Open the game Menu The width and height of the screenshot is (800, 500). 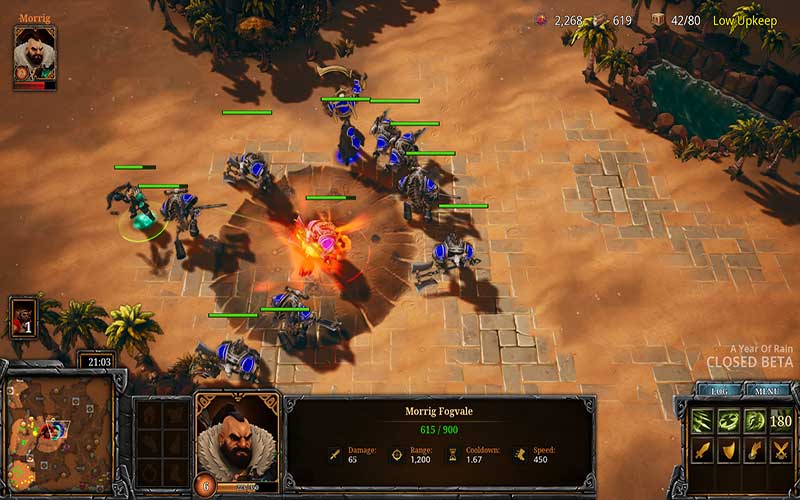[x=767, y=392]
